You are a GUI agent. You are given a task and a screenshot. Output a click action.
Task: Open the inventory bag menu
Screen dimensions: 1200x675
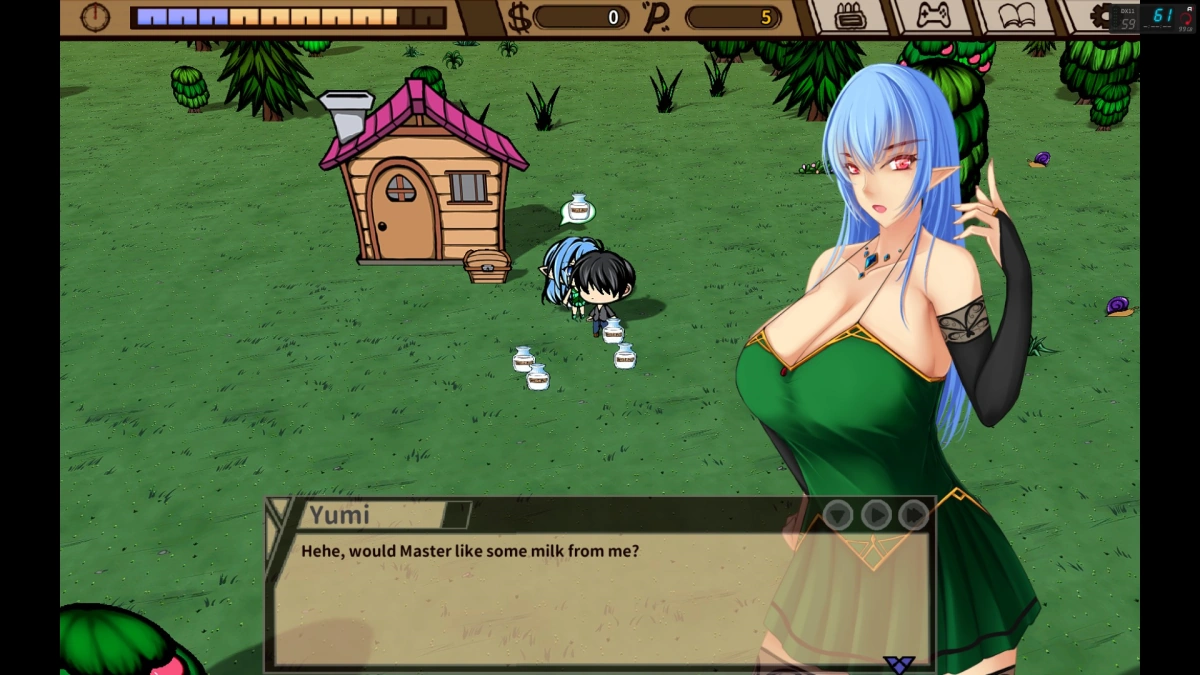848,17
